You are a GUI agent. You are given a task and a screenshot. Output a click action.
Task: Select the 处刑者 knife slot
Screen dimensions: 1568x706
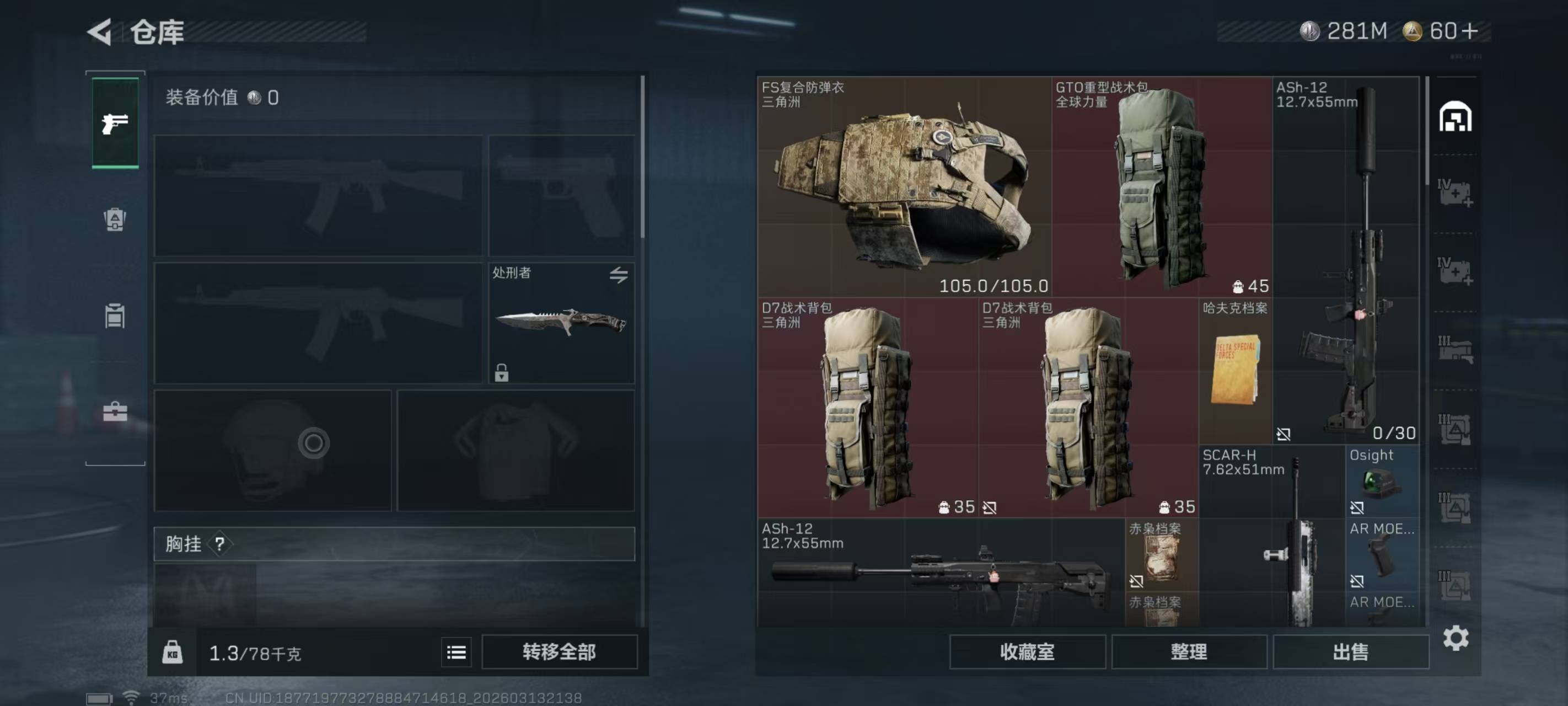click(x=561, y=323)
